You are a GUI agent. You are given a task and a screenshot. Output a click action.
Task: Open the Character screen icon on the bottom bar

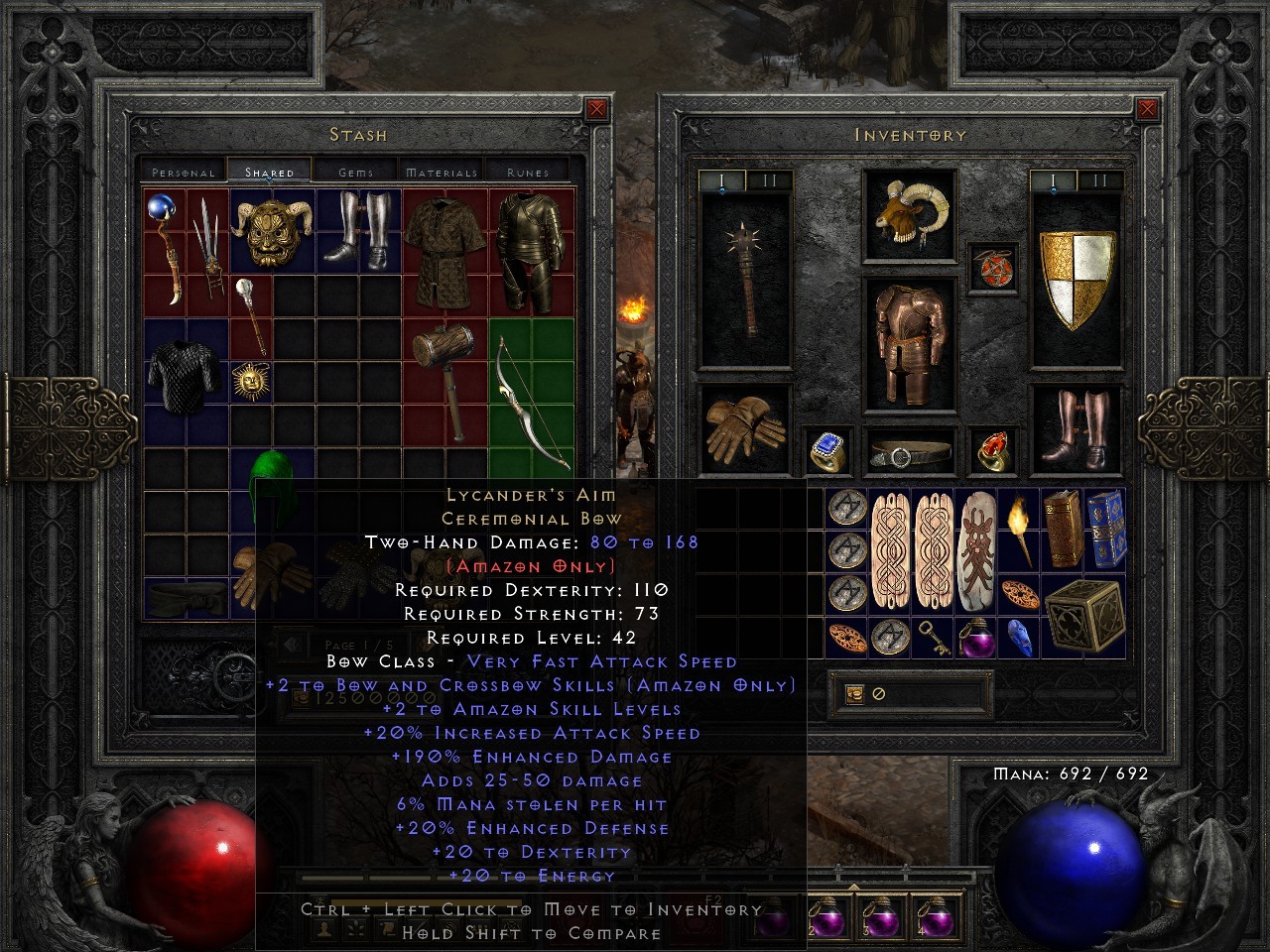(x=323, y=927)
